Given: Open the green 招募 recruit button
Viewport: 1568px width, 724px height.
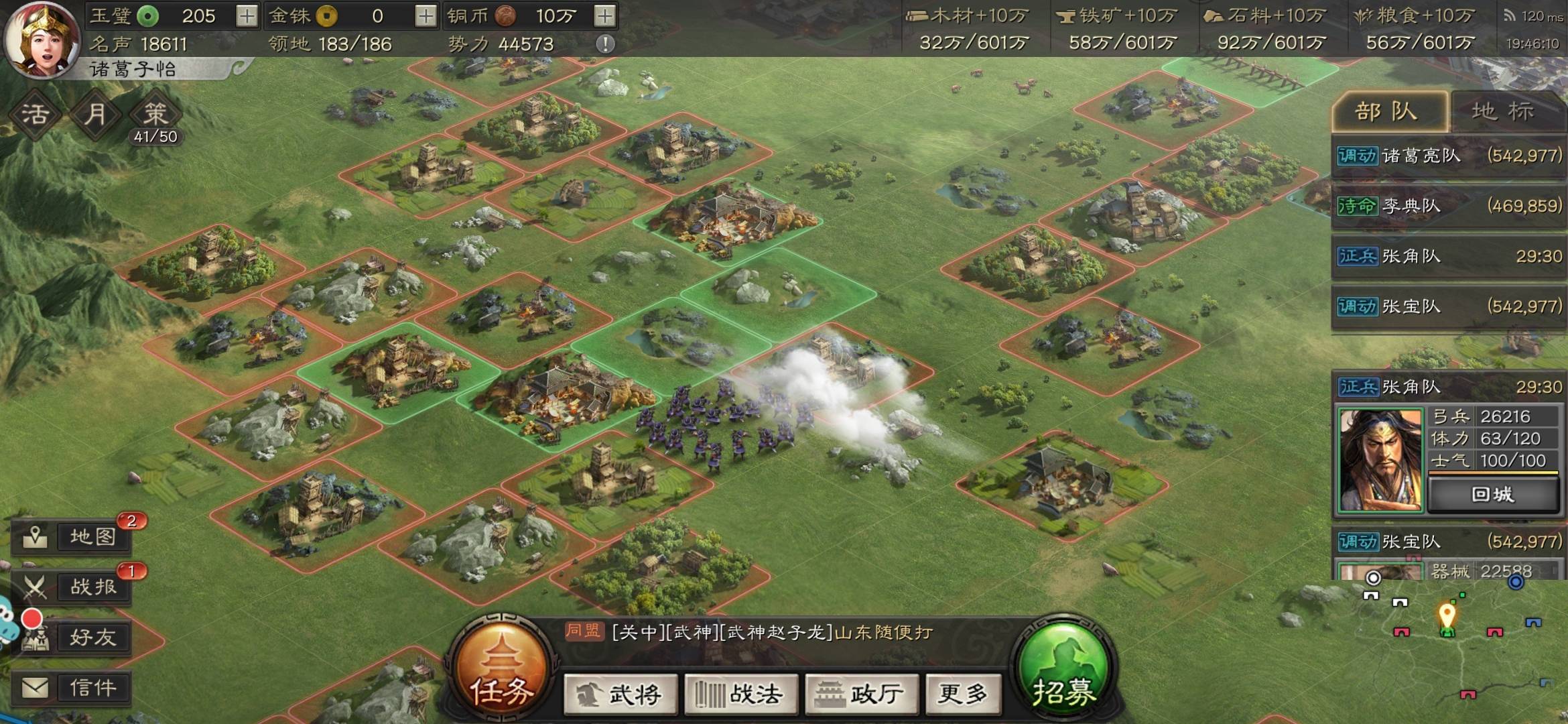Looking at the screenshot, I should 1063,670.
